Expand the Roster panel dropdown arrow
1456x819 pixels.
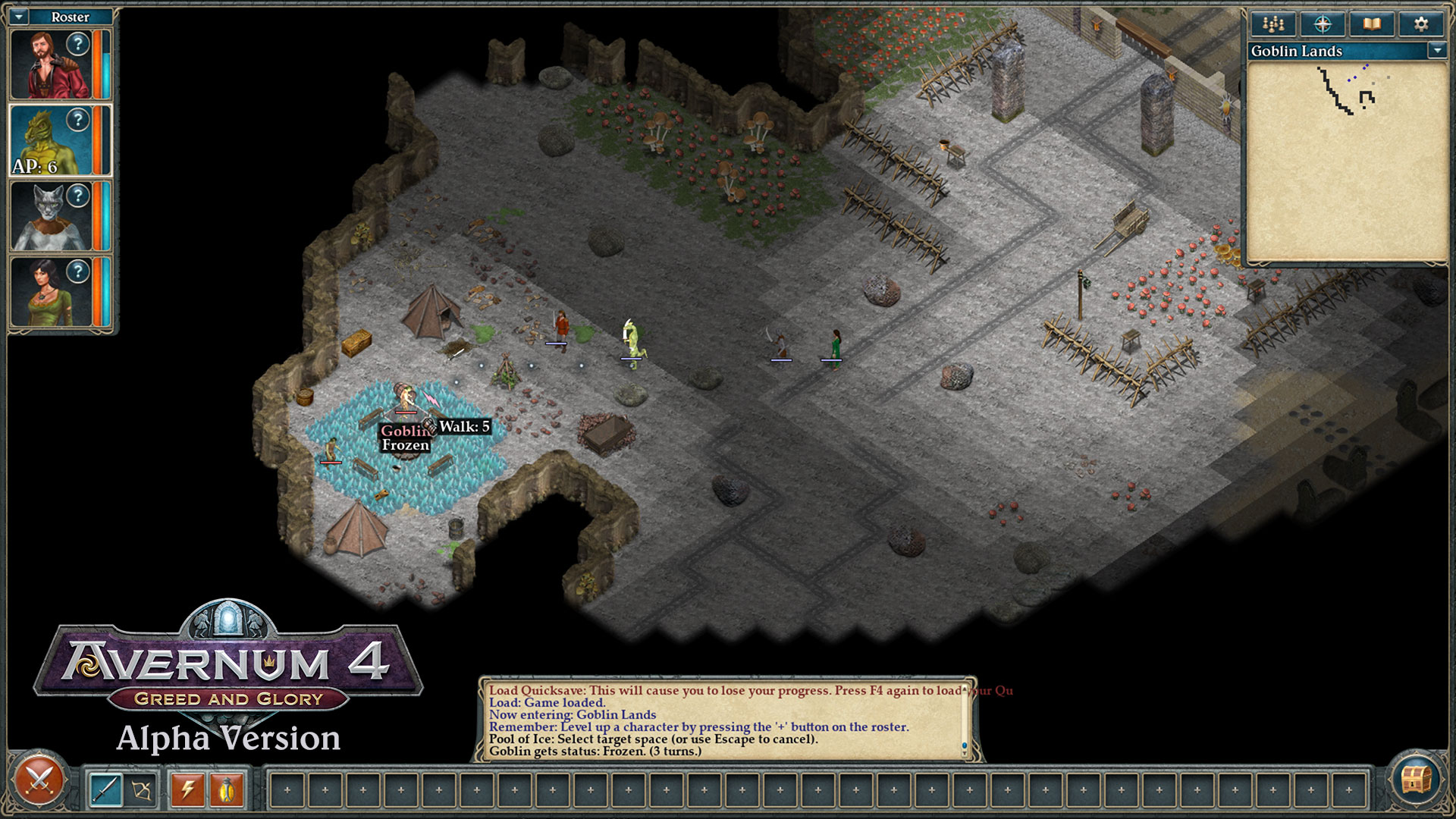coord(19,16)
